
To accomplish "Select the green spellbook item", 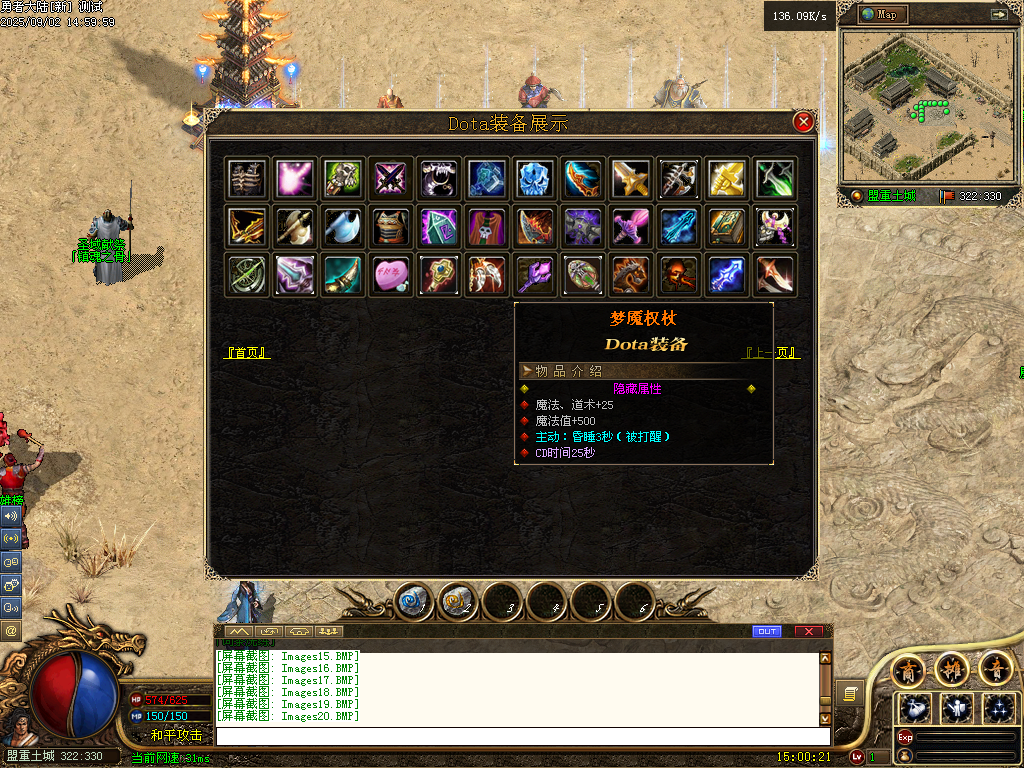I will pos(725,226).
